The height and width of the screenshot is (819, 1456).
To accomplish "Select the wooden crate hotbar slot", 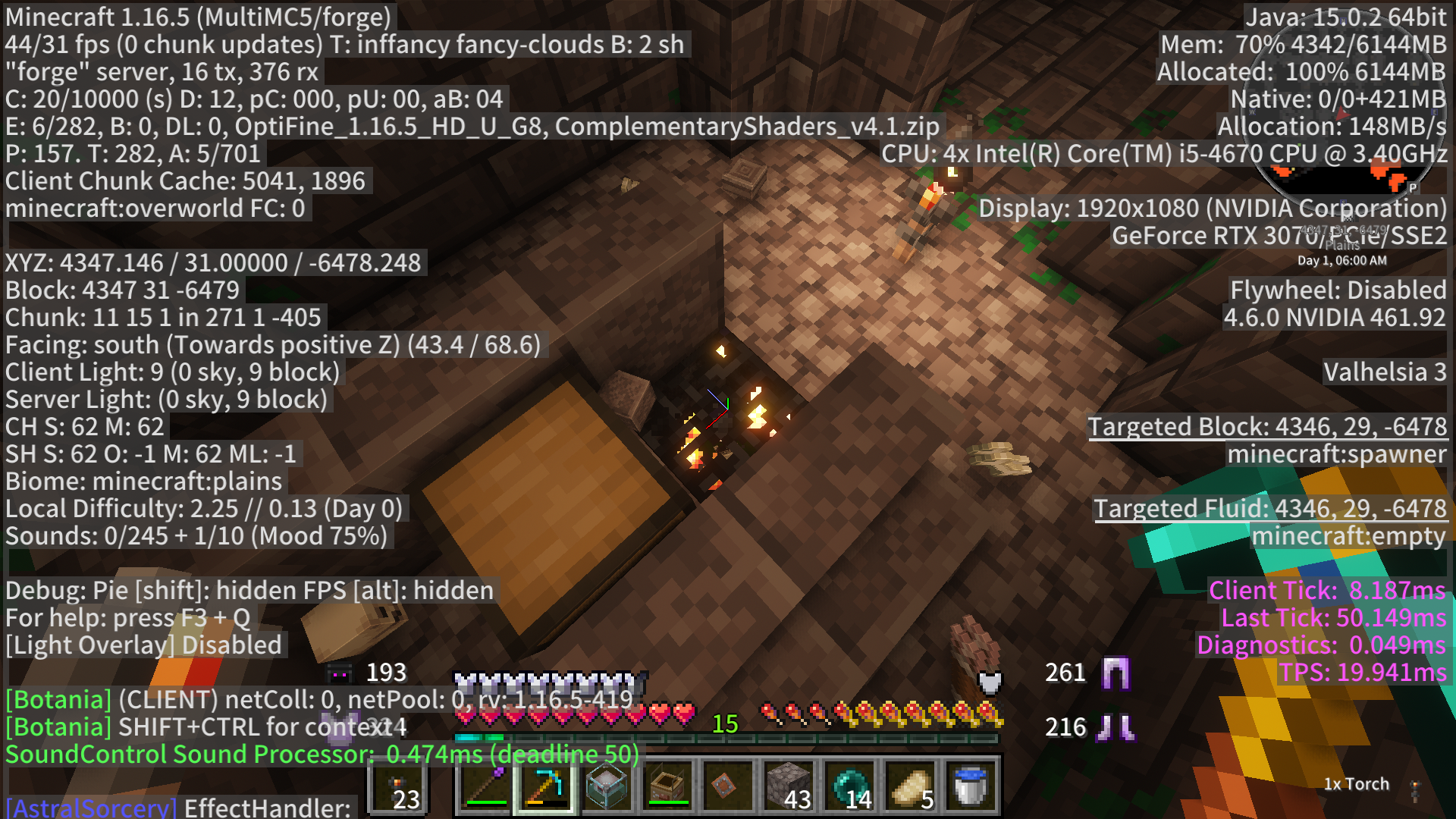I will (667, 786).
